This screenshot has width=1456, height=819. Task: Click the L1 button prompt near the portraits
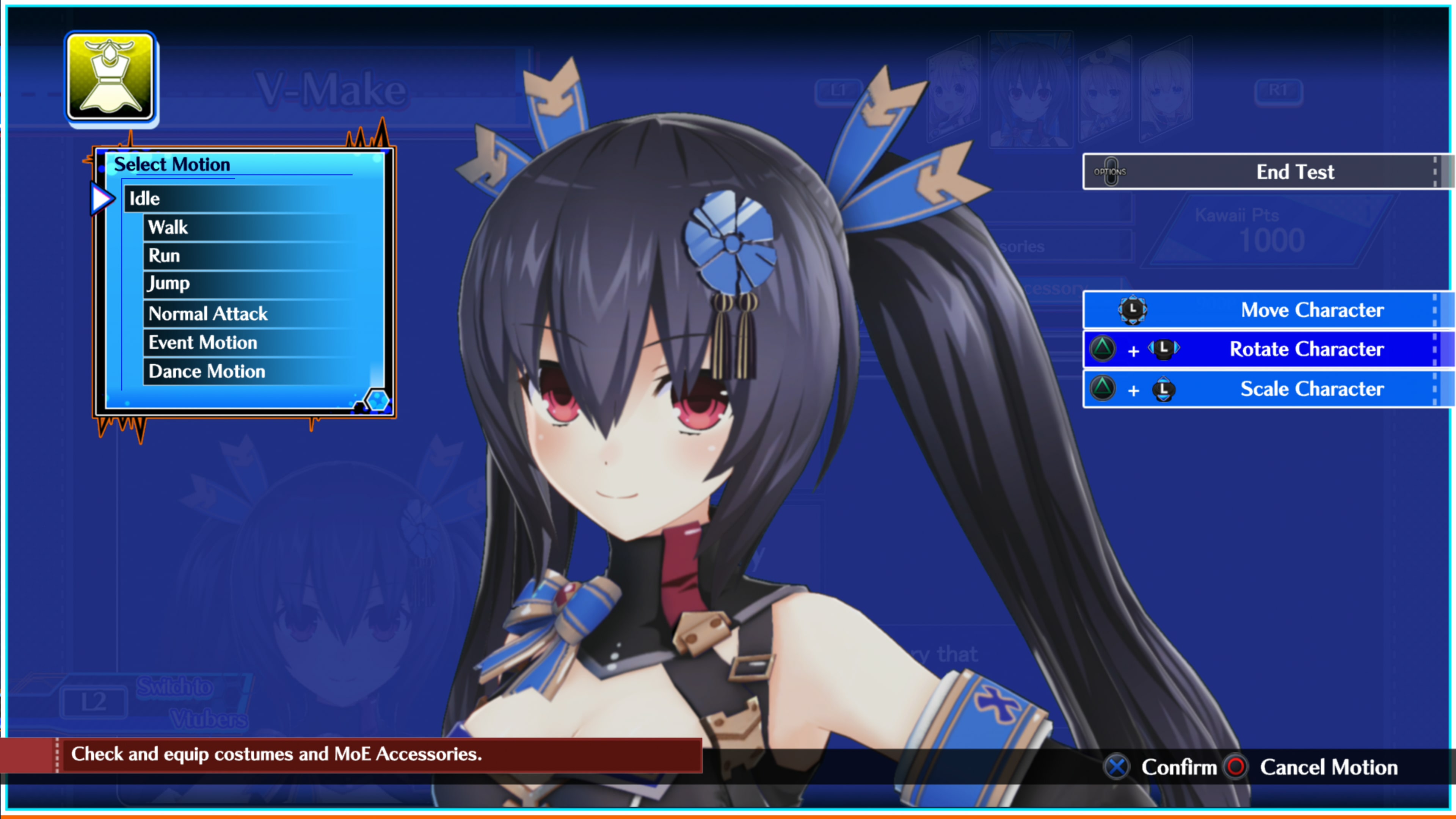pyautogui.click(x=839, y=89)
